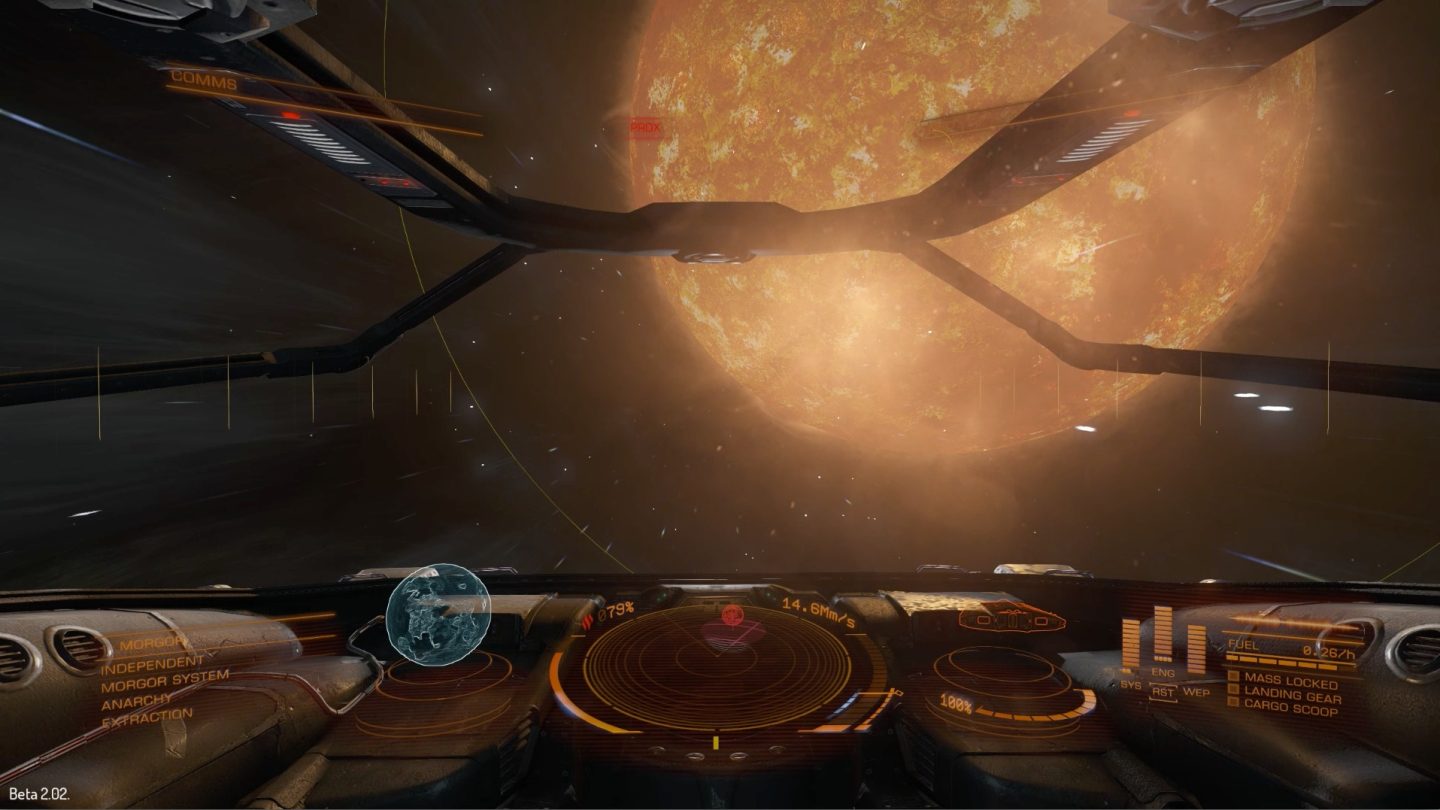The width and height of the screenshot is (1440, 810).
Task: Click the 100% throttle readout
Action: pyautogui.click(x=953, y=704)
